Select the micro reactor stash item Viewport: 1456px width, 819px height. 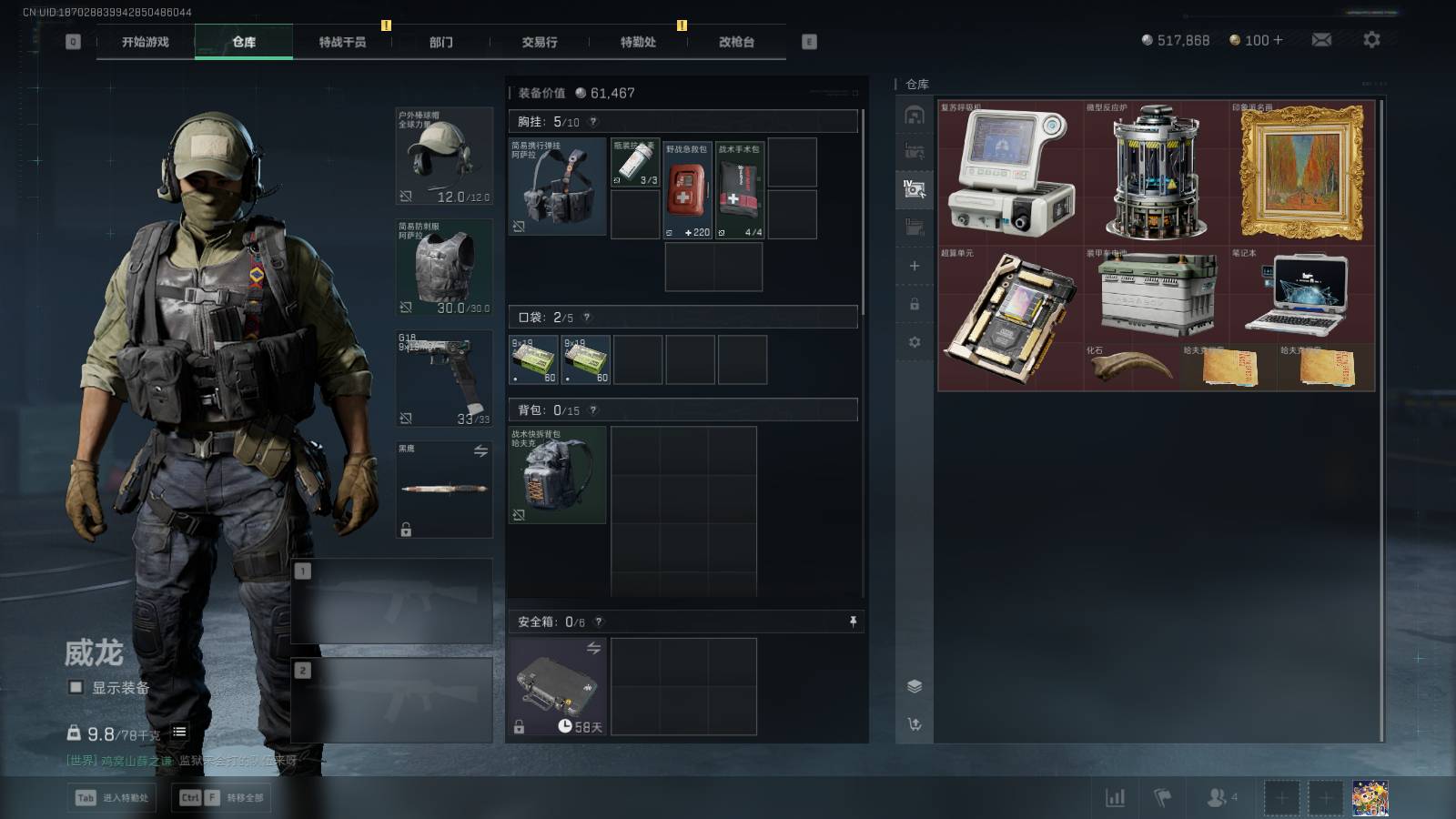1156,173
